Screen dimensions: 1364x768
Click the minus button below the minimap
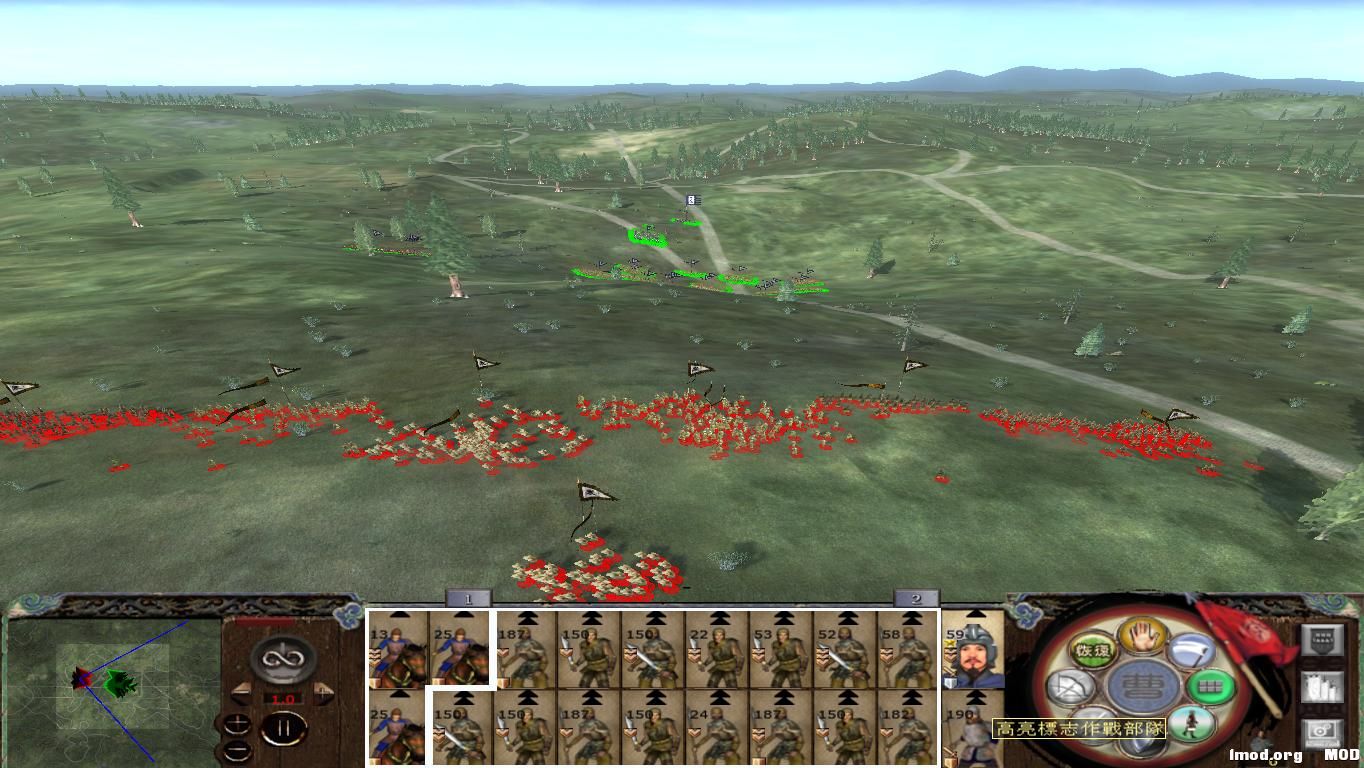[x=236, y=752]
